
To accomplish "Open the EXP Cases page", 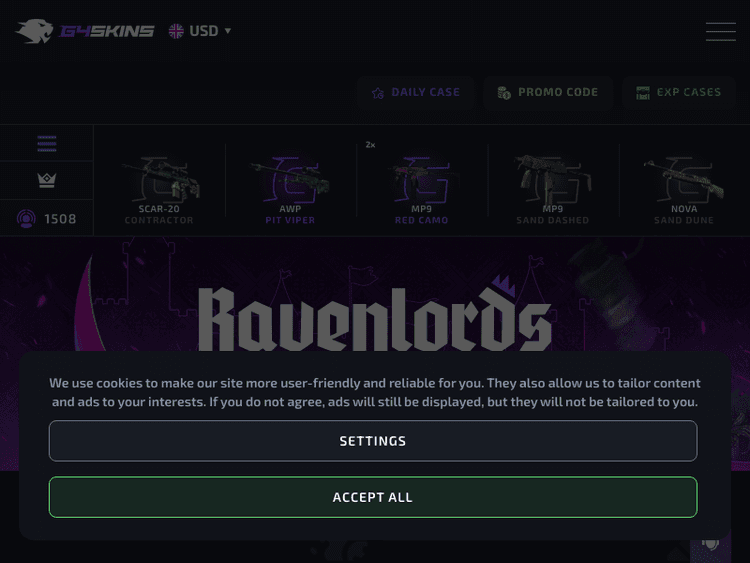I will click(678, 93).
